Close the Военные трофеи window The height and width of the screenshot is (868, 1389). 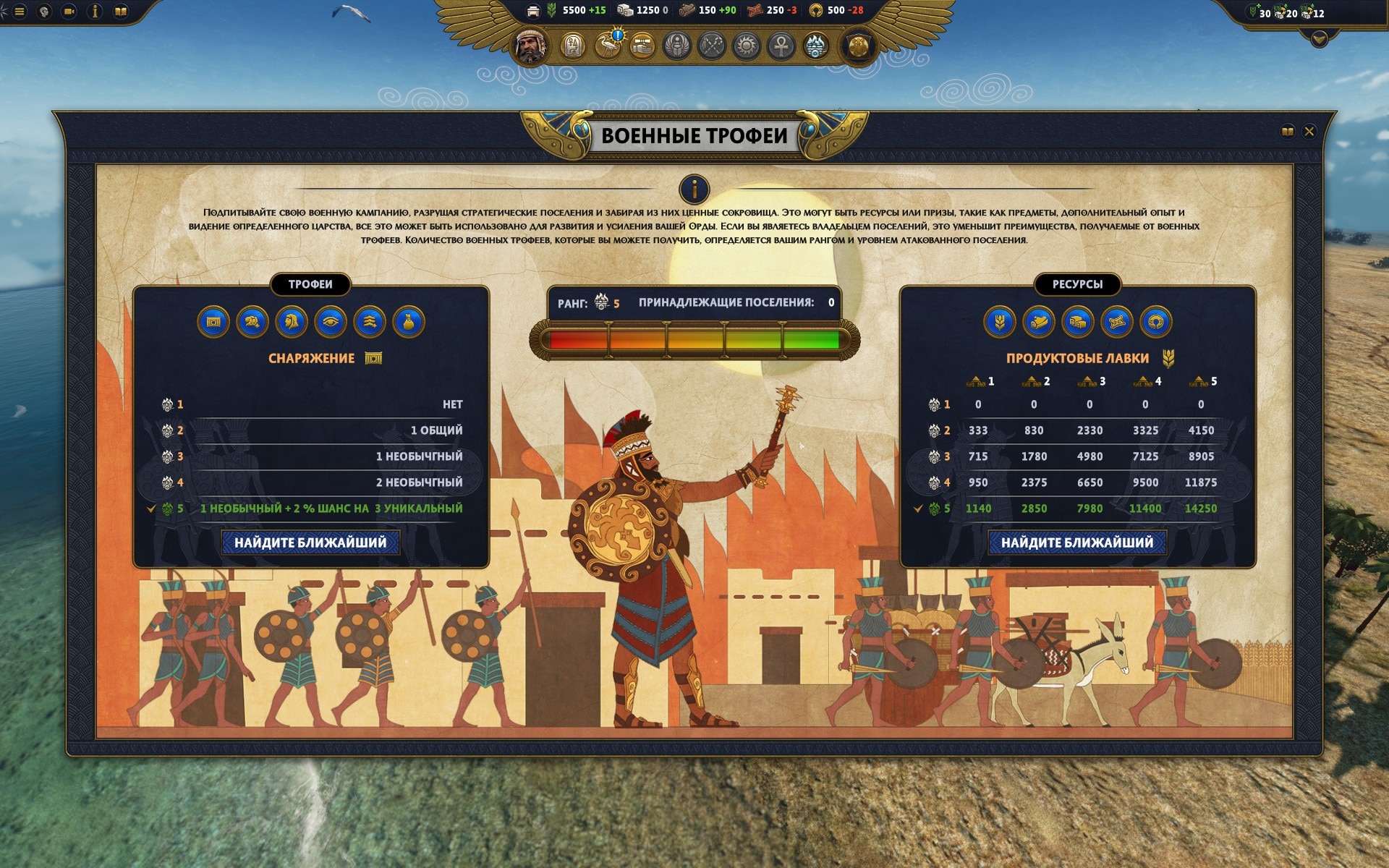(x=1309, y=132)
